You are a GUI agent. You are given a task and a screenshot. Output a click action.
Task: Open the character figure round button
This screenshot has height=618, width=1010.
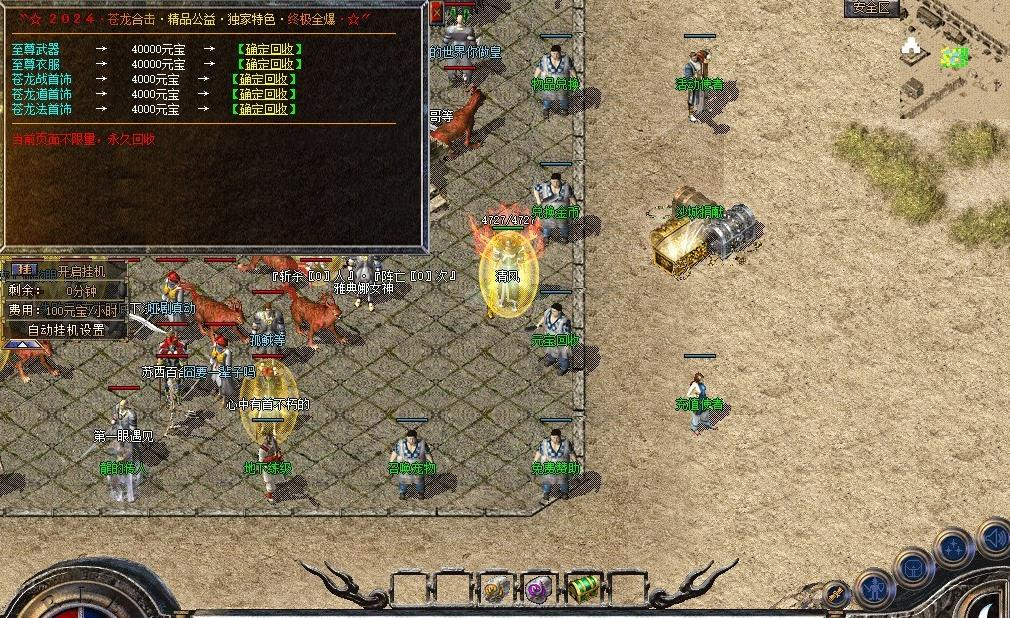874,588
